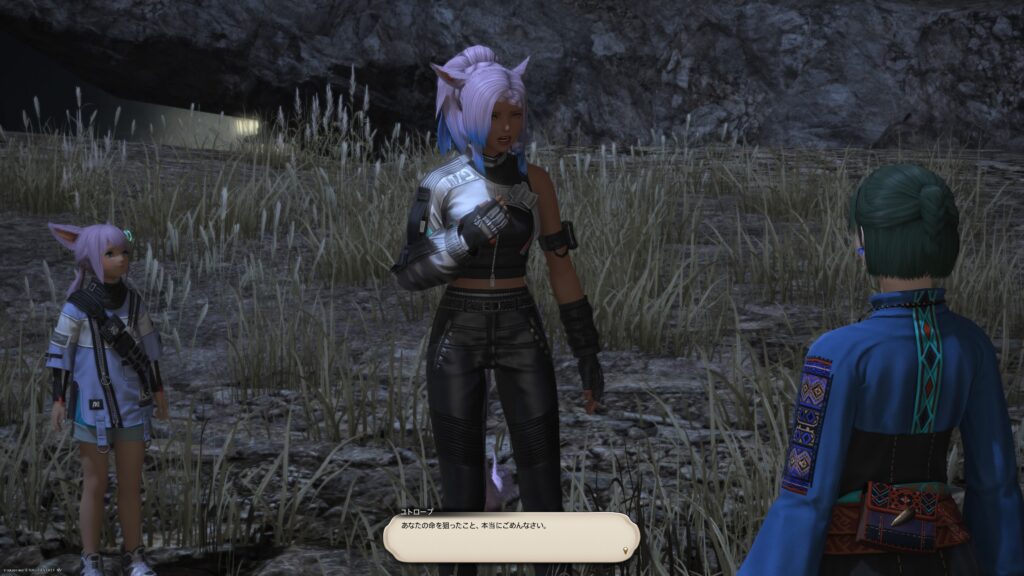Click the dialogue box to continue
This screenshot has height=576, width=1024.
[x=510, y=535]
